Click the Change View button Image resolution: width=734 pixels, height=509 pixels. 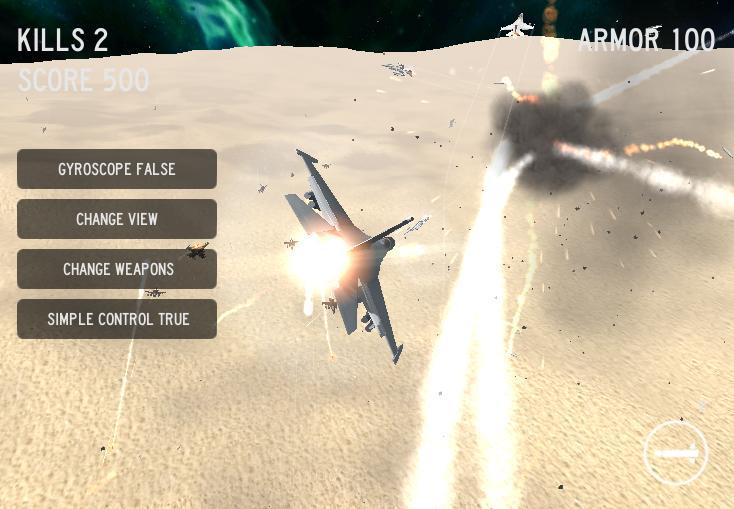(x=117, y=219)
